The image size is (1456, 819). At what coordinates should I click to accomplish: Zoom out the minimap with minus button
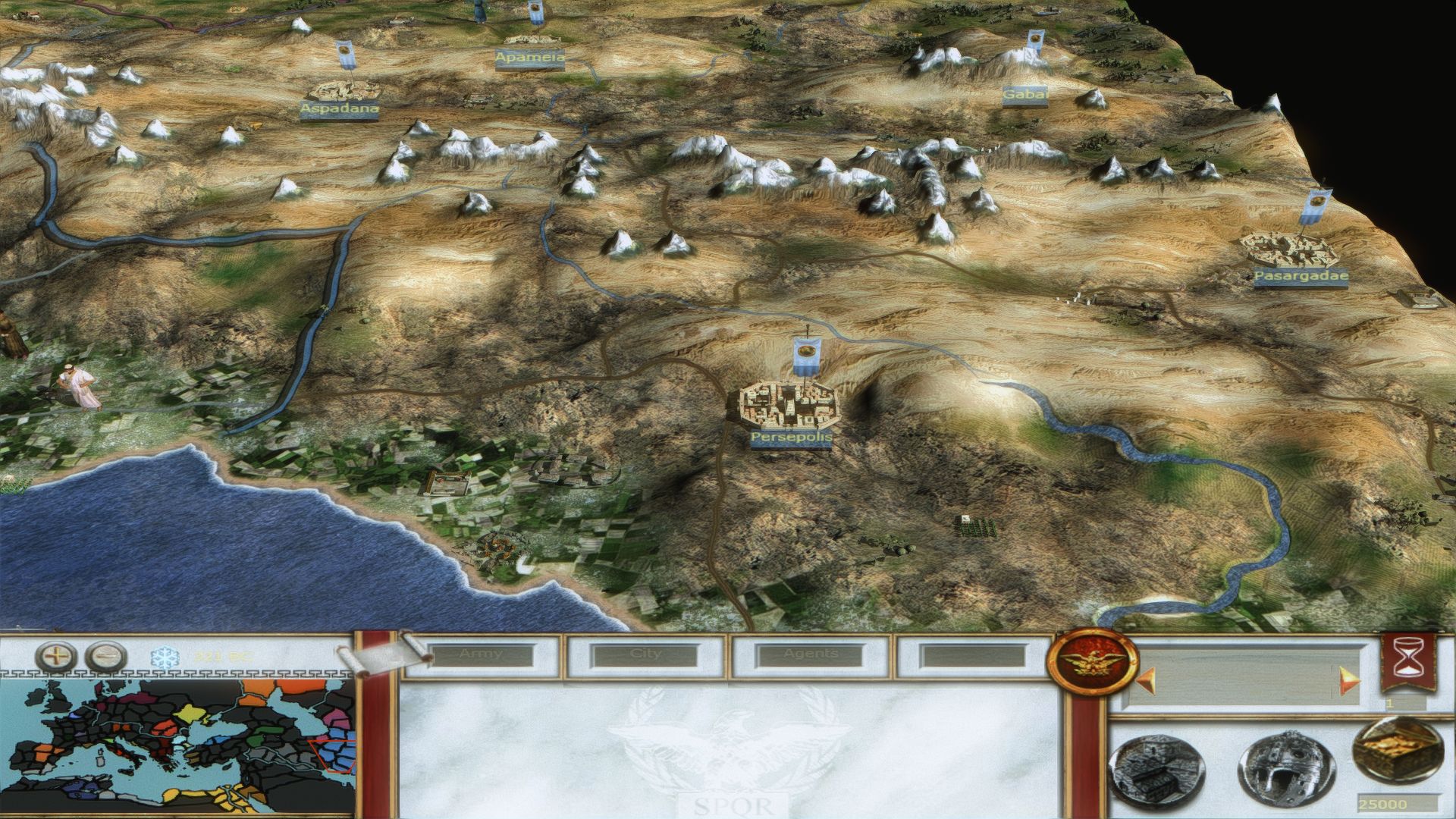105,656
